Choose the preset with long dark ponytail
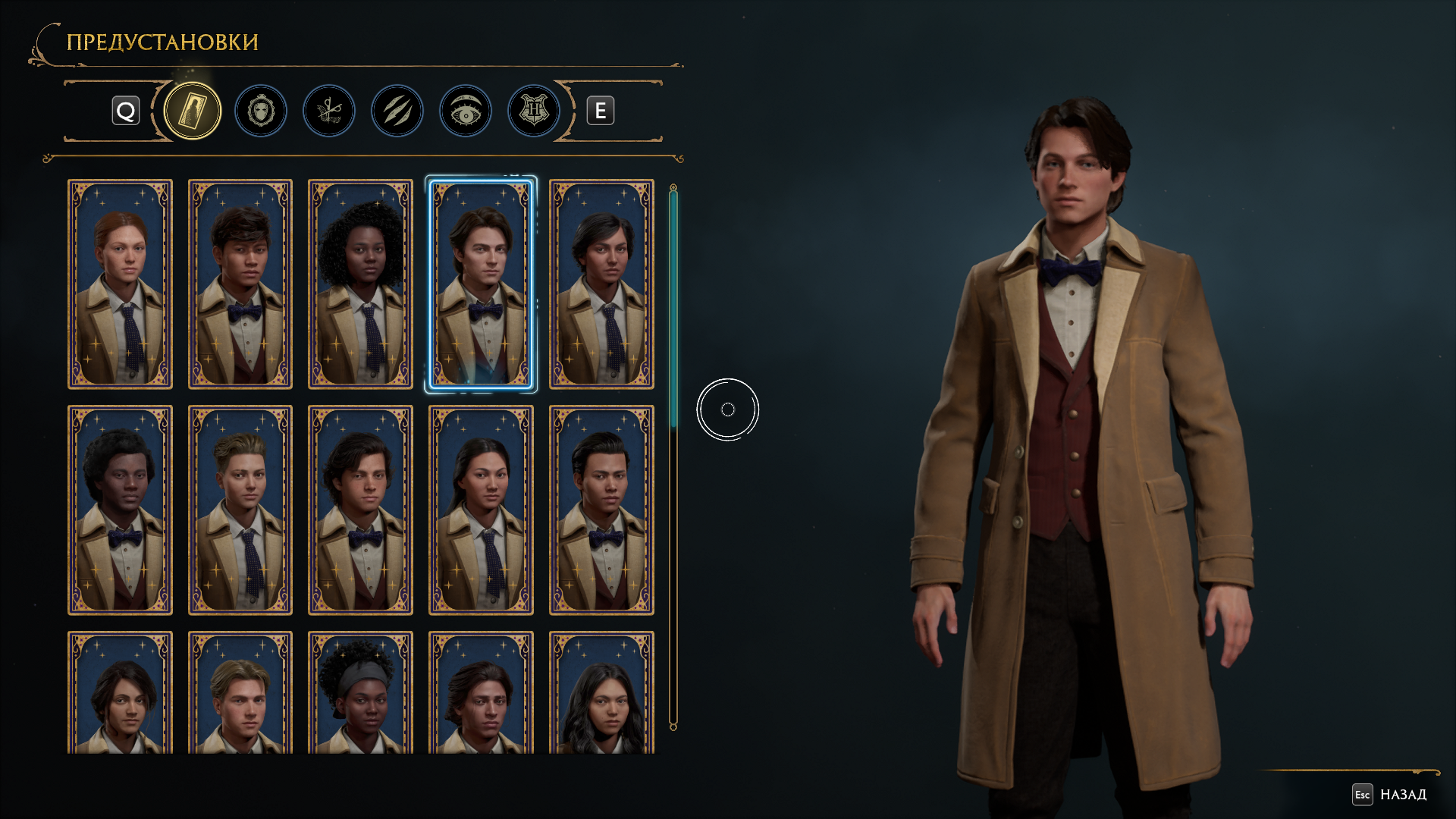This screenshot has height=819, width=1456. (481, 510)
